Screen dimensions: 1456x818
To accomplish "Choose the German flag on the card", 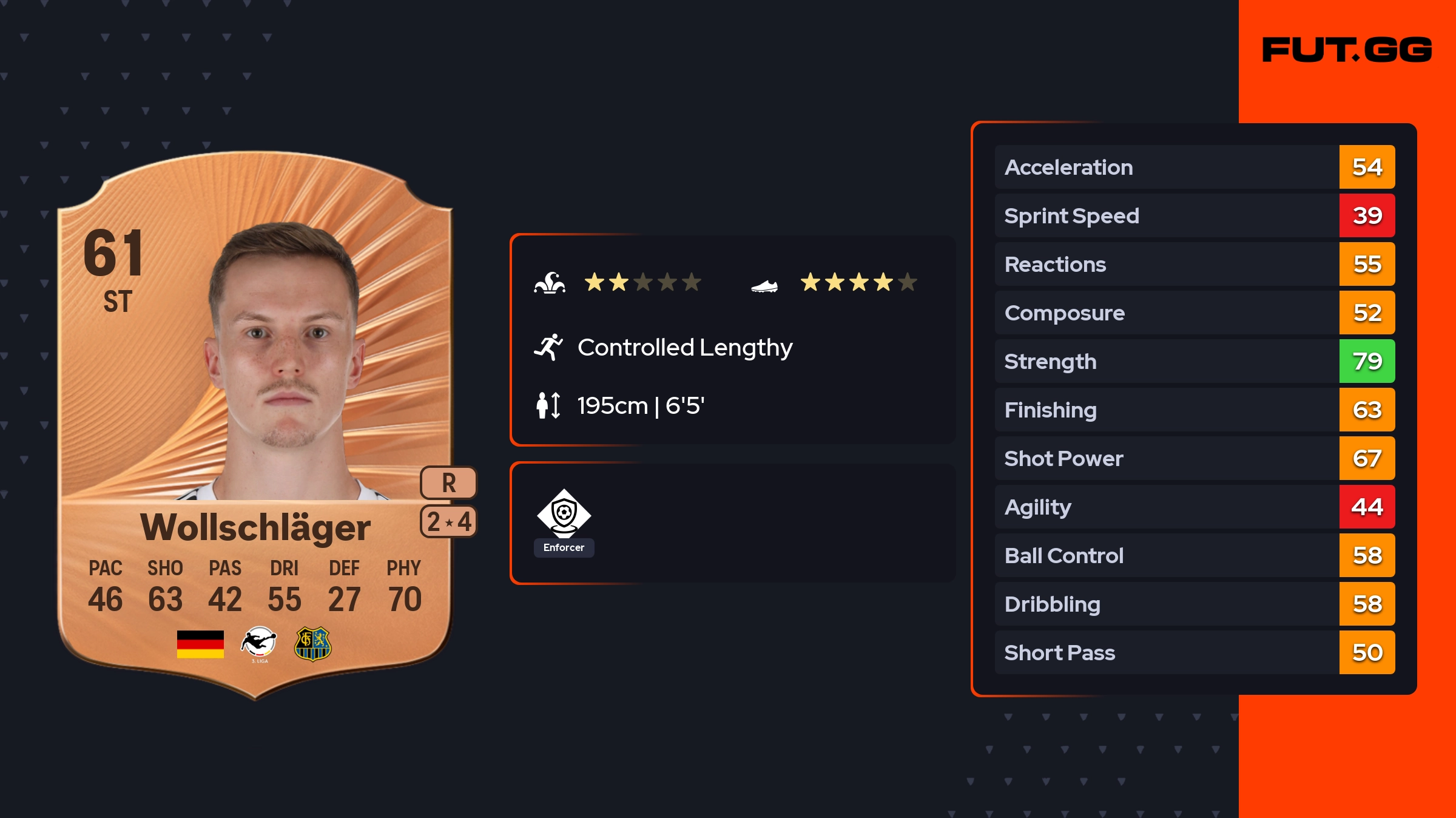I will (x=200, y=644).
